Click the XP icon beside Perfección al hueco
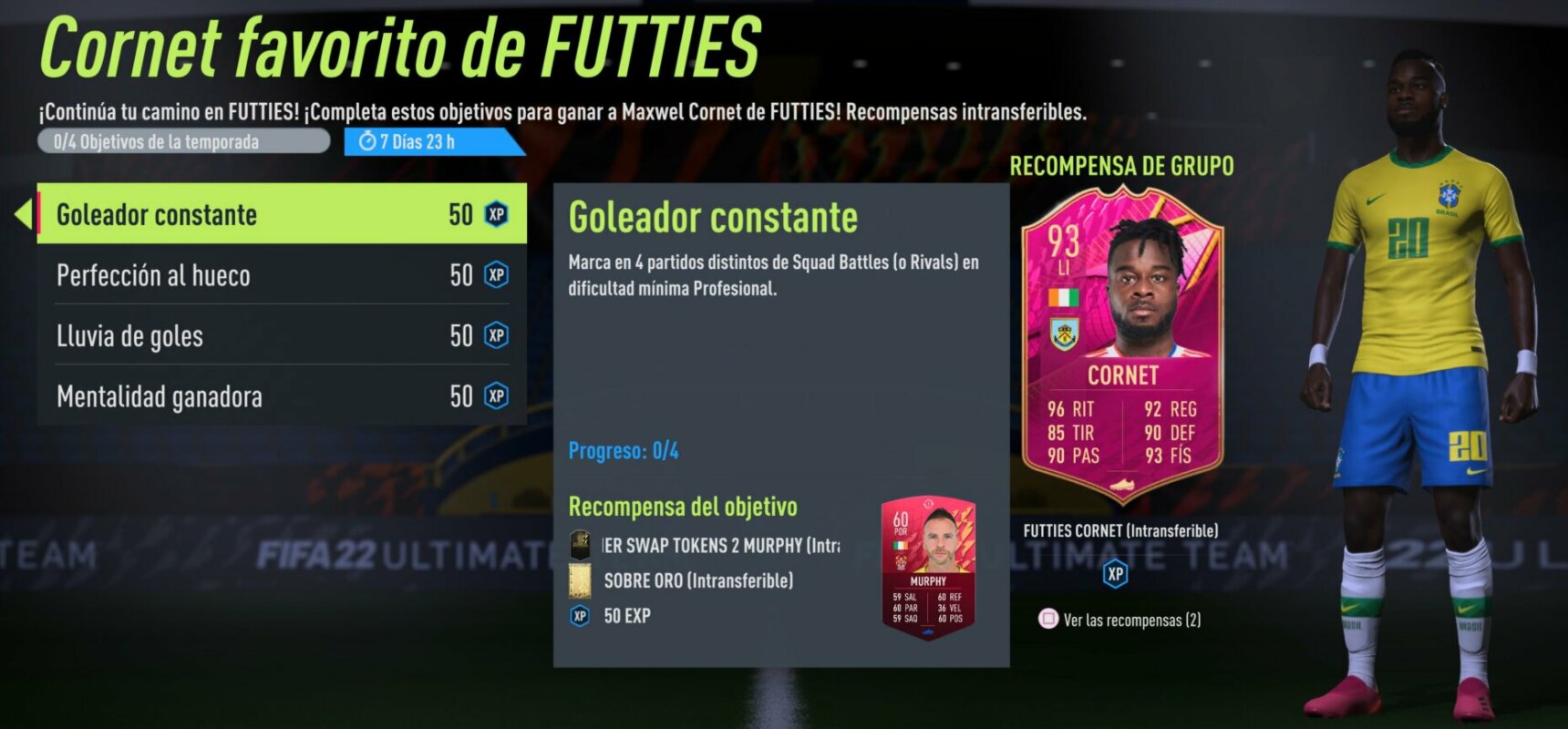This screenshot has width=1568, height=729. pyautogui.click(x=494, y=275)
